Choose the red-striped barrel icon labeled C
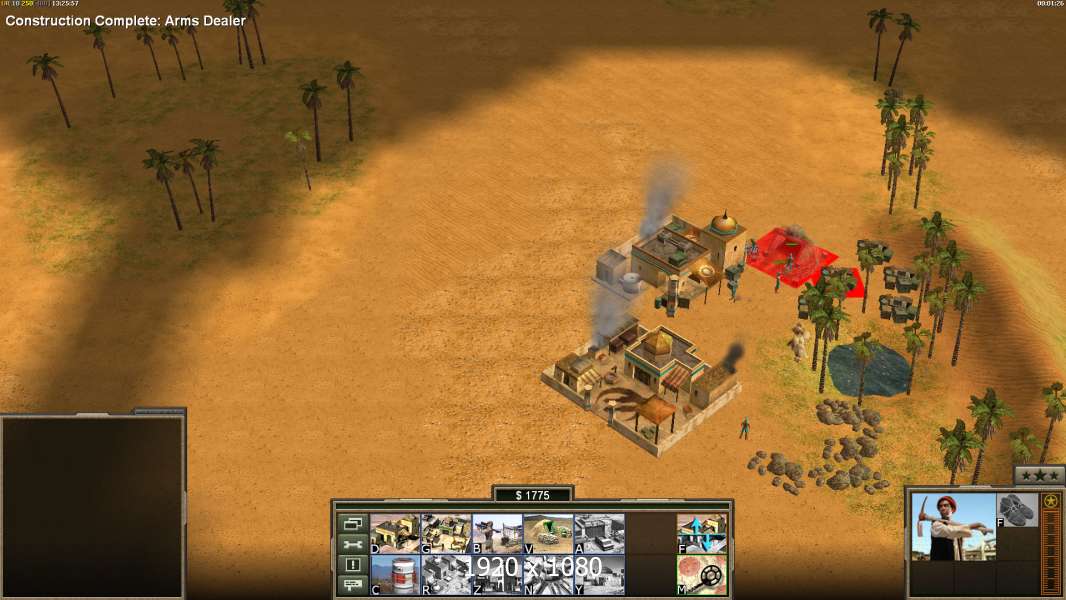 coord(395,574)
